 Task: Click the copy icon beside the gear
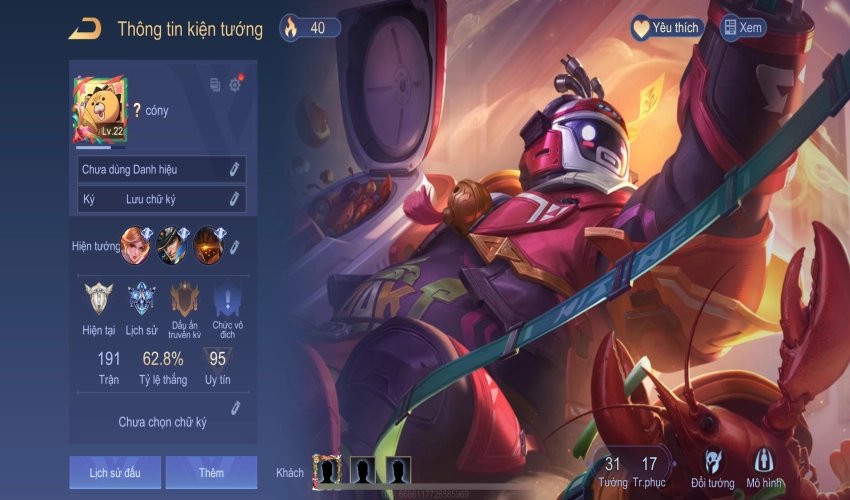click(x=215, y=85)
